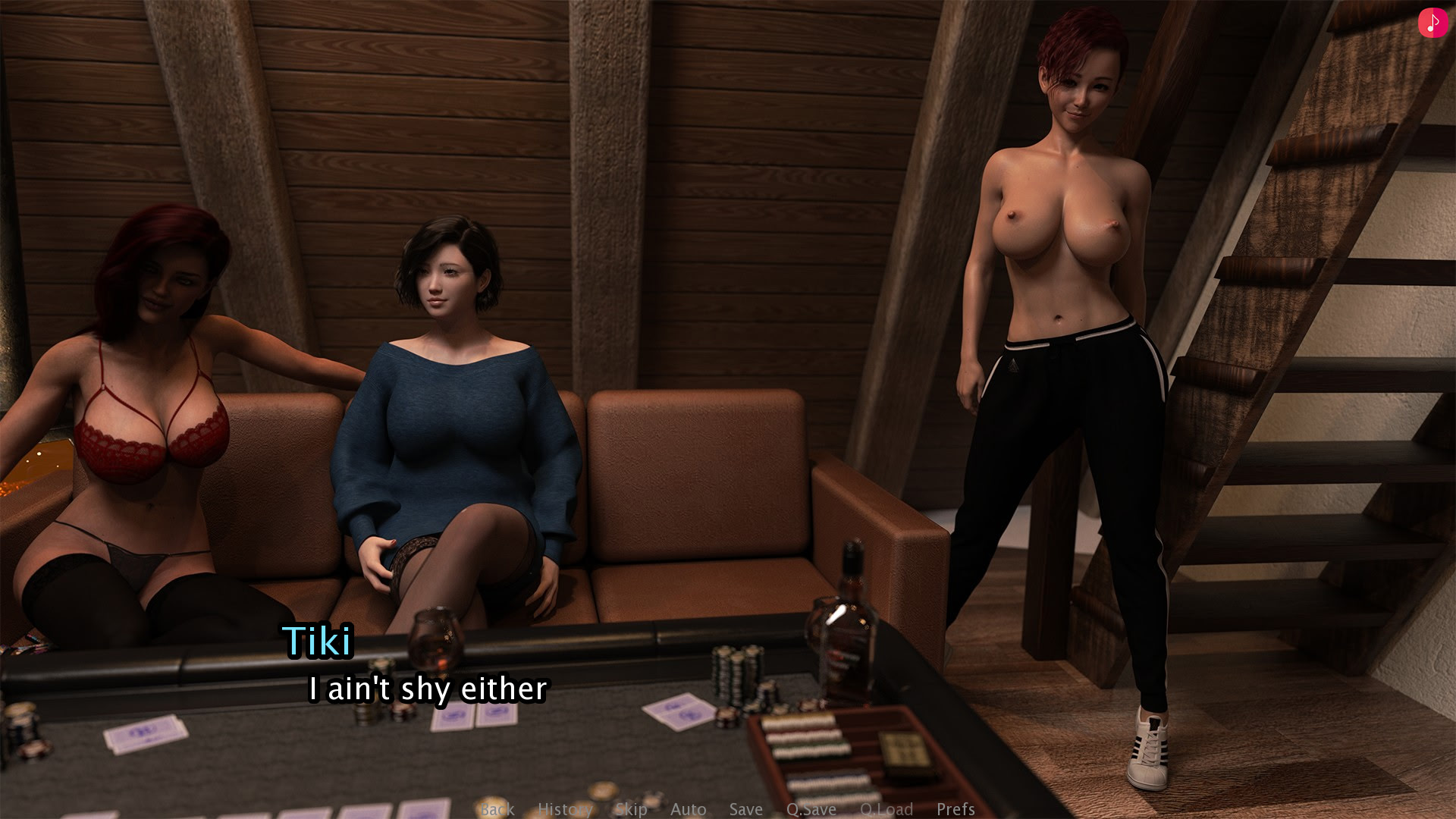Activate Skip to fast-forward dialogue
Screen dimensions: 1456x819
631,809
